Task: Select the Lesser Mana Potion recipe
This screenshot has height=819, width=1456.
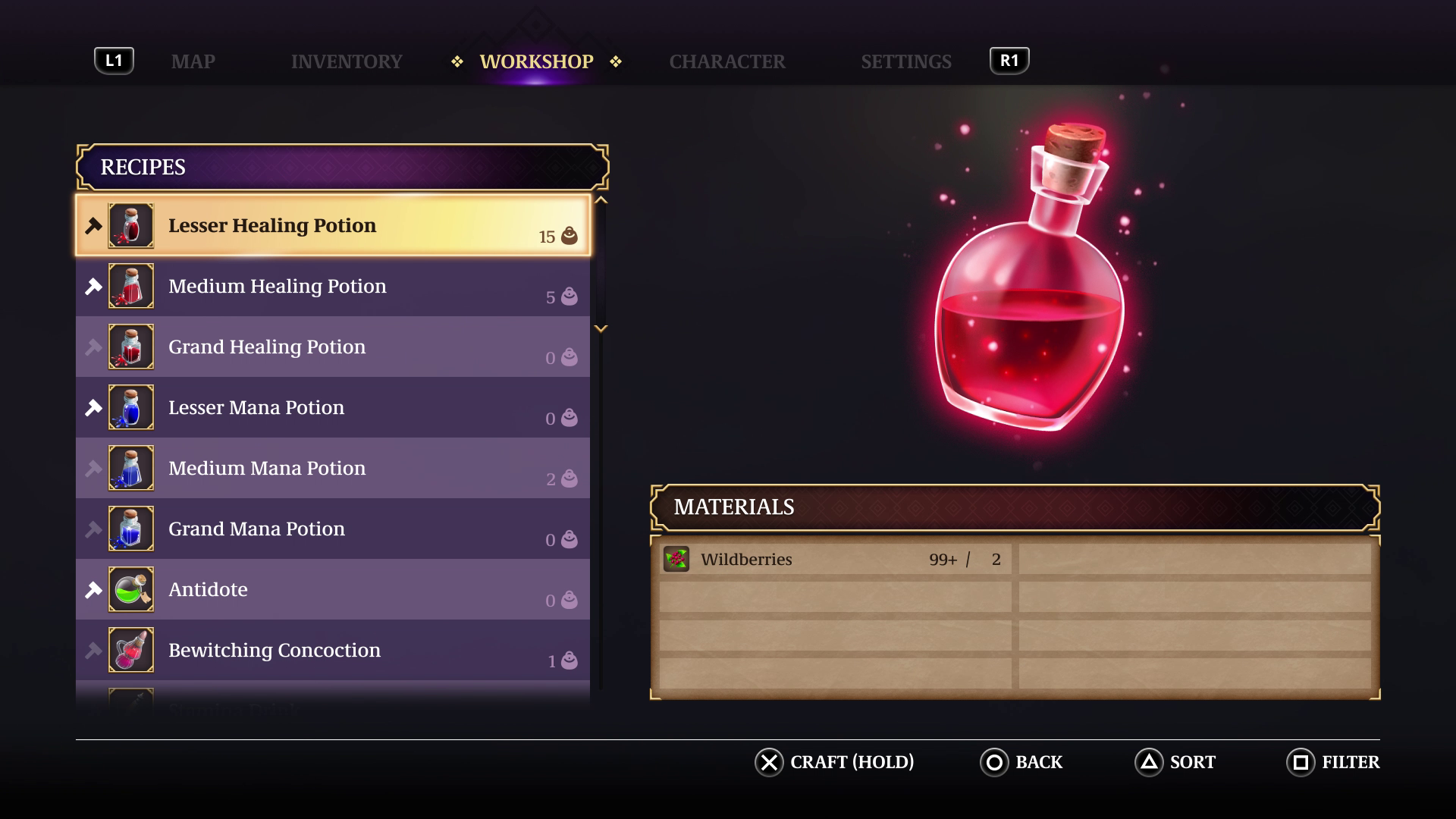Action: point(334,407)
